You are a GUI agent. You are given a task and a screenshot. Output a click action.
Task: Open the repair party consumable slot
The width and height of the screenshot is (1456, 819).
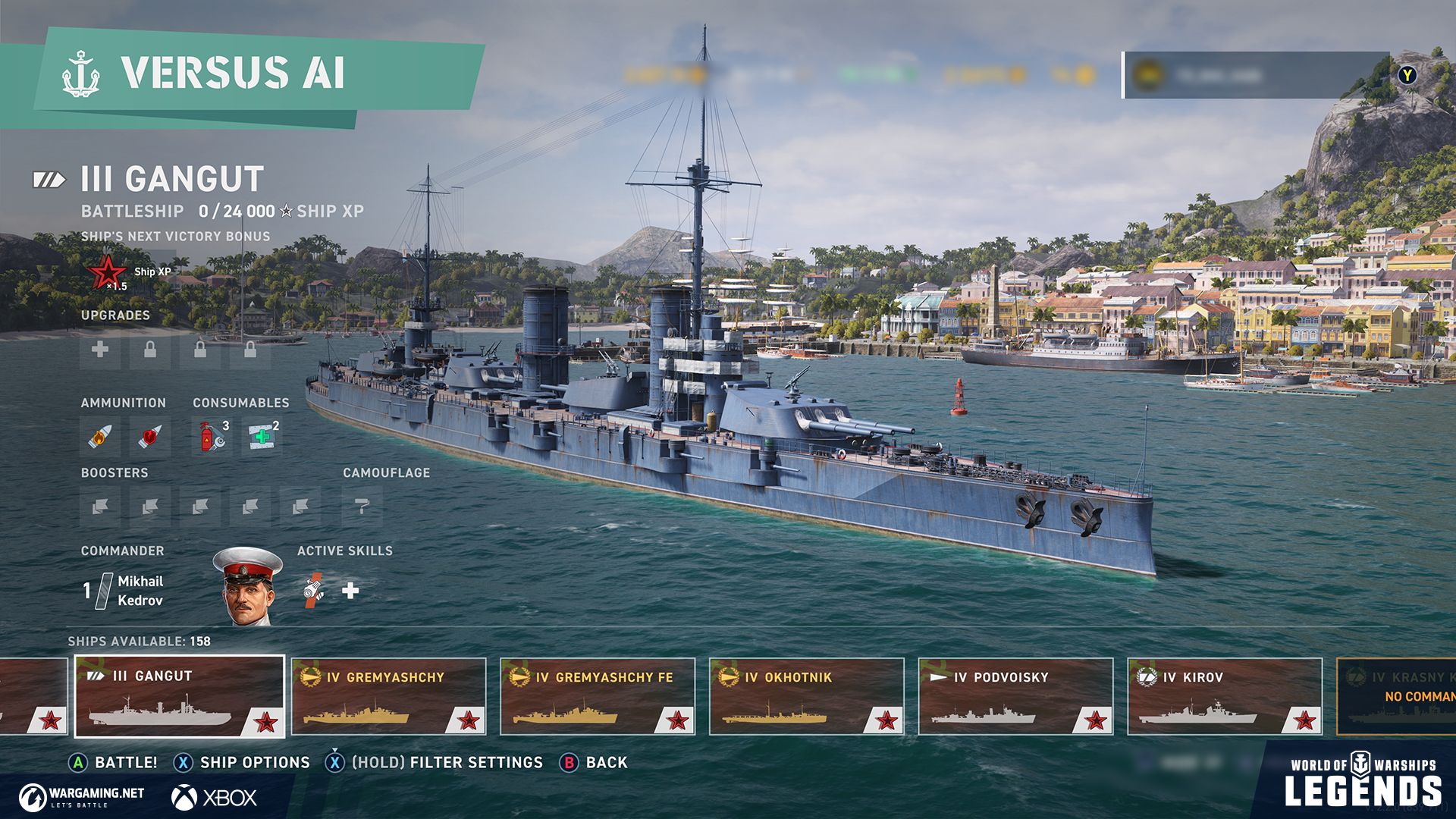pos(262,437)
